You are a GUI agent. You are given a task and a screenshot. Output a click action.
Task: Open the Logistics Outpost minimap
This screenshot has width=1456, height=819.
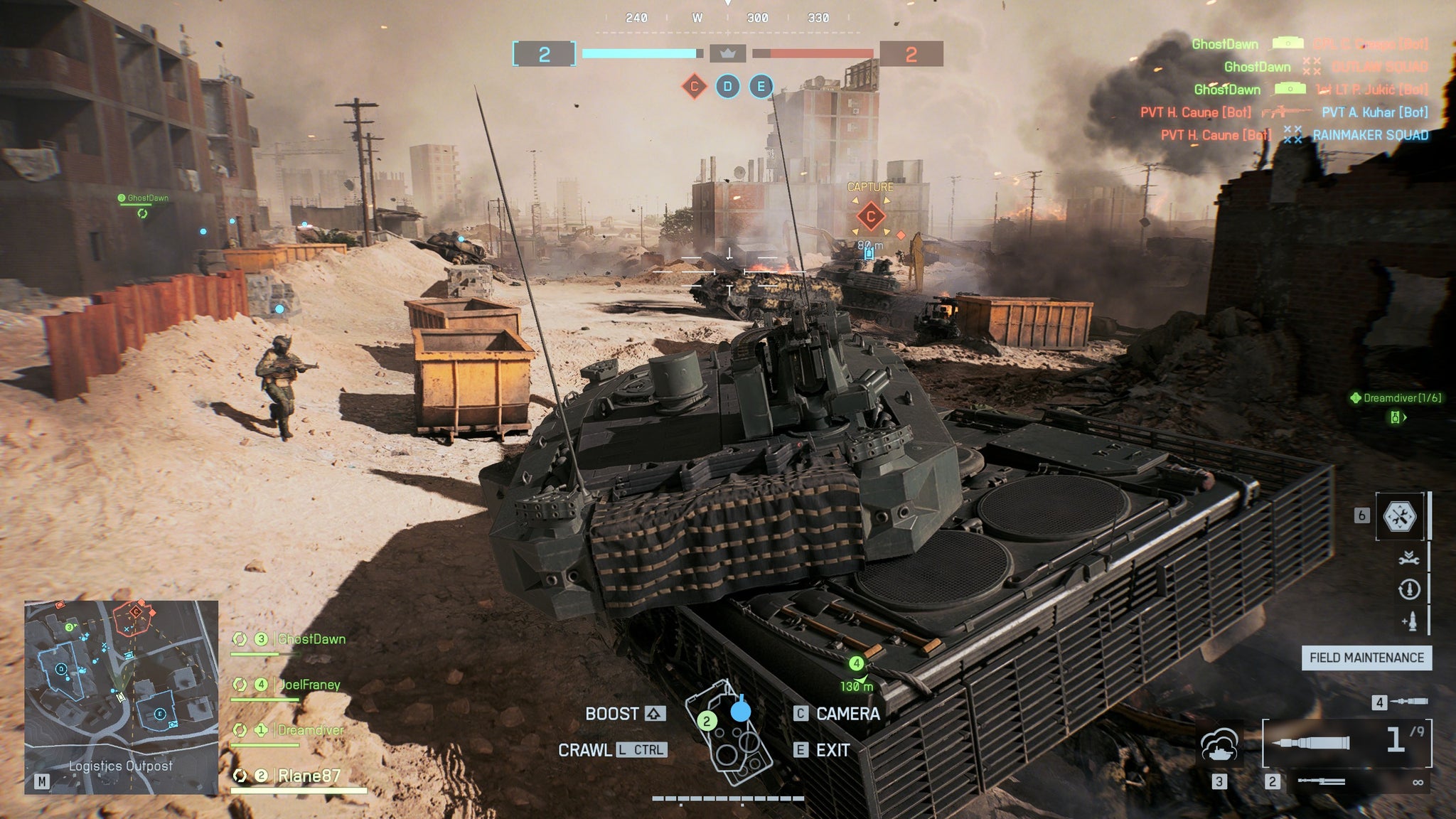(121, 697)
